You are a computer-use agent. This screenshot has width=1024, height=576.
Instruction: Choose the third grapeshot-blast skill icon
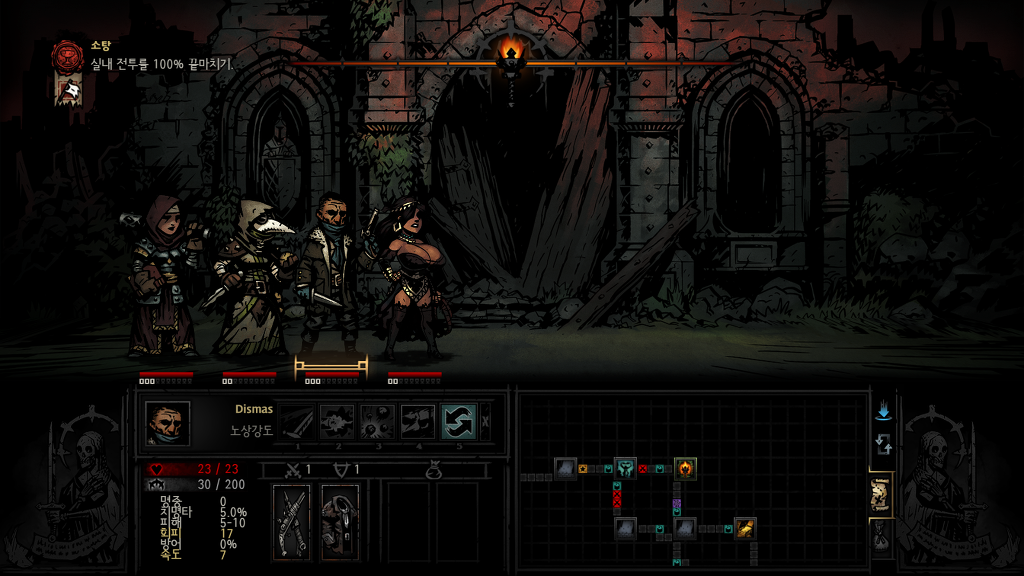coord(378,422)
